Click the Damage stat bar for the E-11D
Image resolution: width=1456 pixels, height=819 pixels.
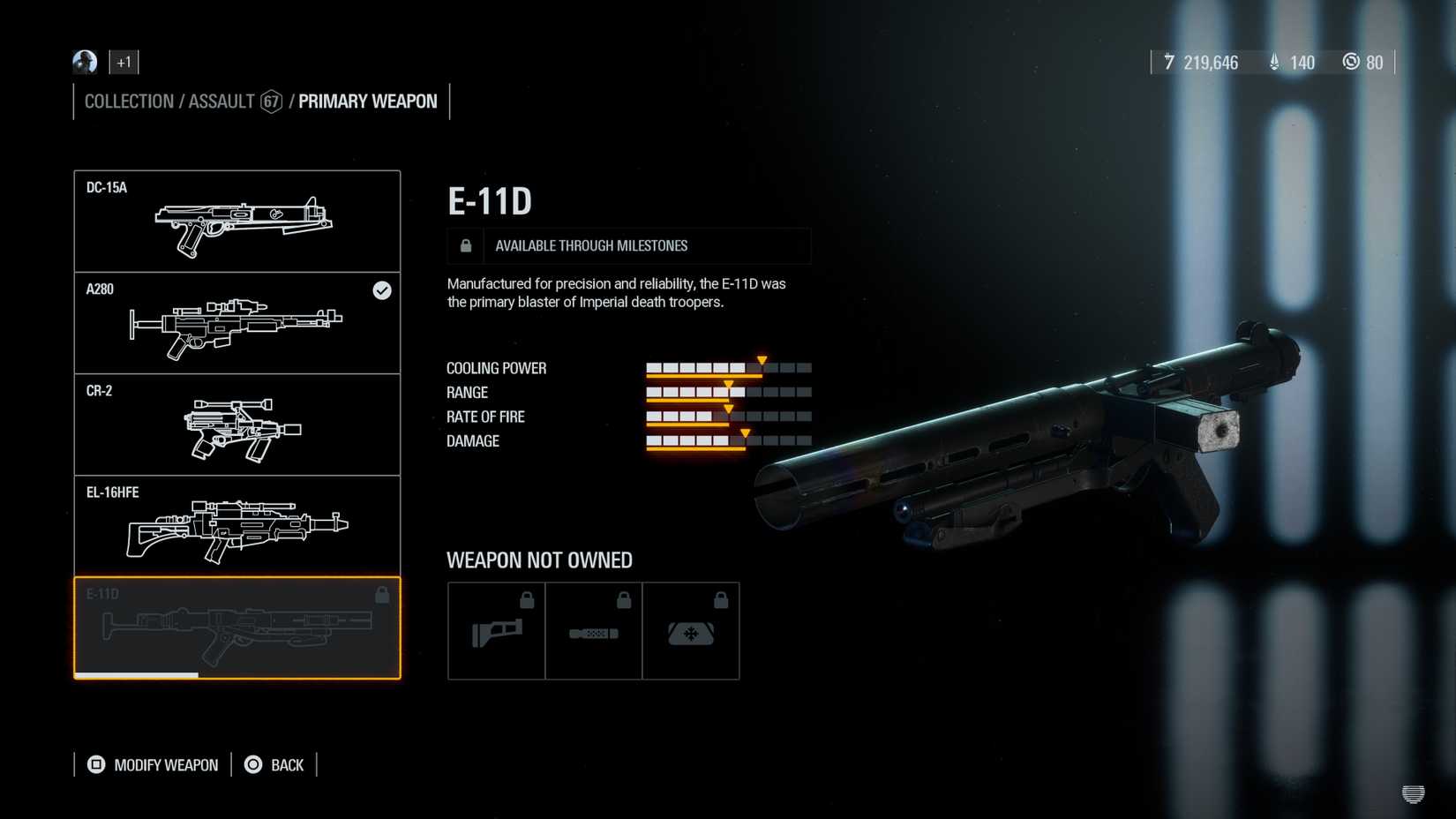click(x=728, y=440)
